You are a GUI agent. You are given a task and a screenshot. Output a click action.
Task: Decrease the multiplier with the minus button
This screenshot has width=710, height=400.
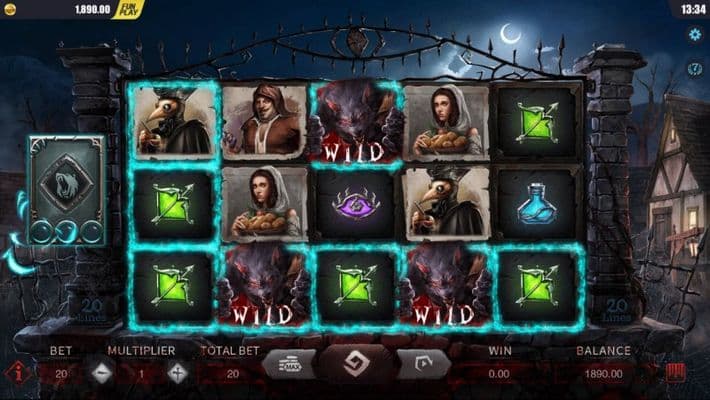point(101,372)
